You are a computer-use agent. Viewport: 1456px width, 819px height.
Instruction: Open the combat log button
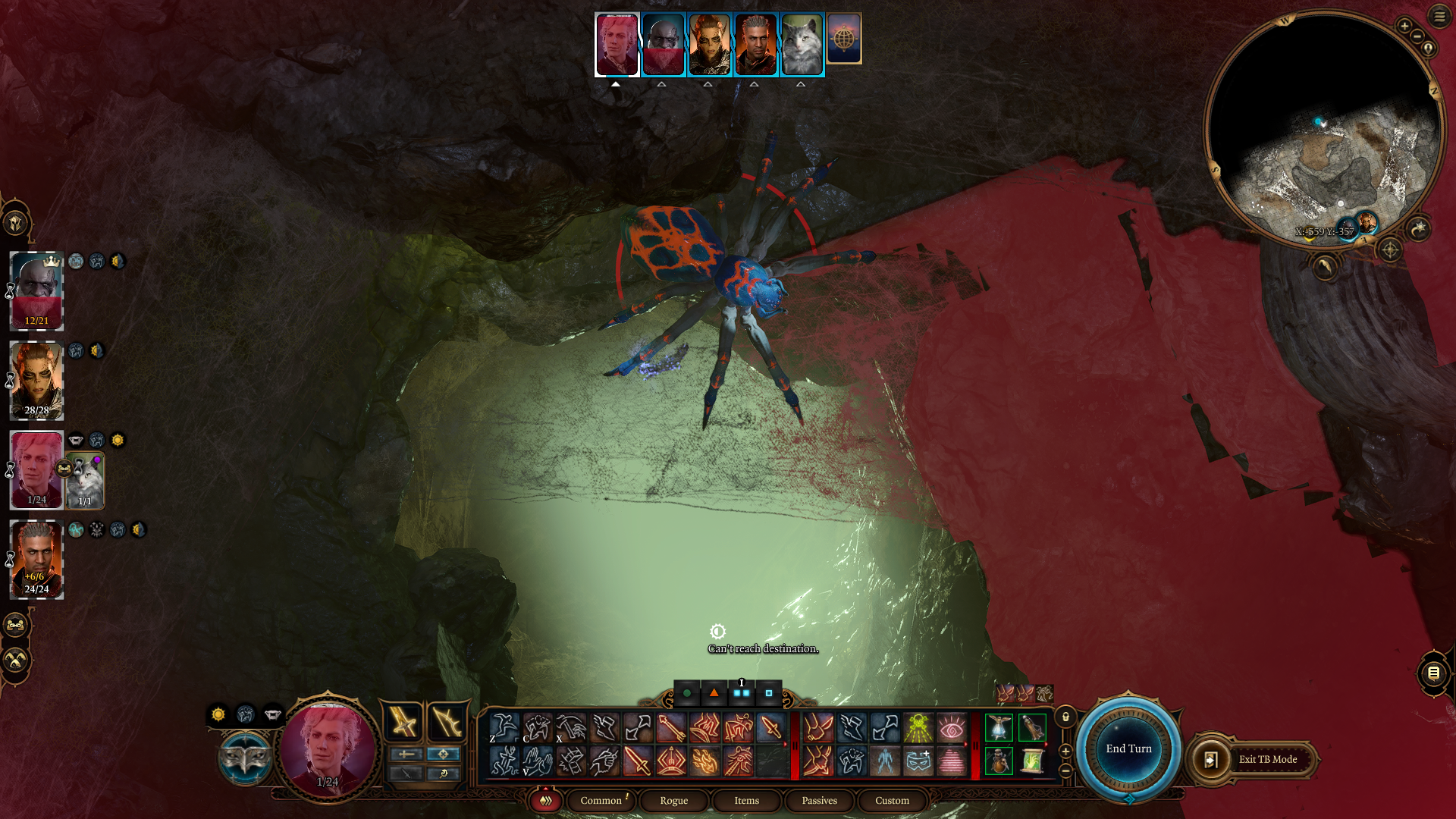(1432, 673)
